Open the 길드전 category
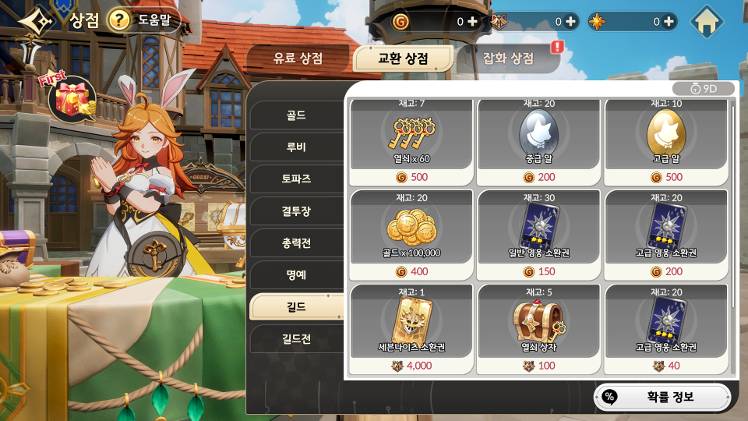This screenshot has width=748, height=421. click(x=295, y=338)
